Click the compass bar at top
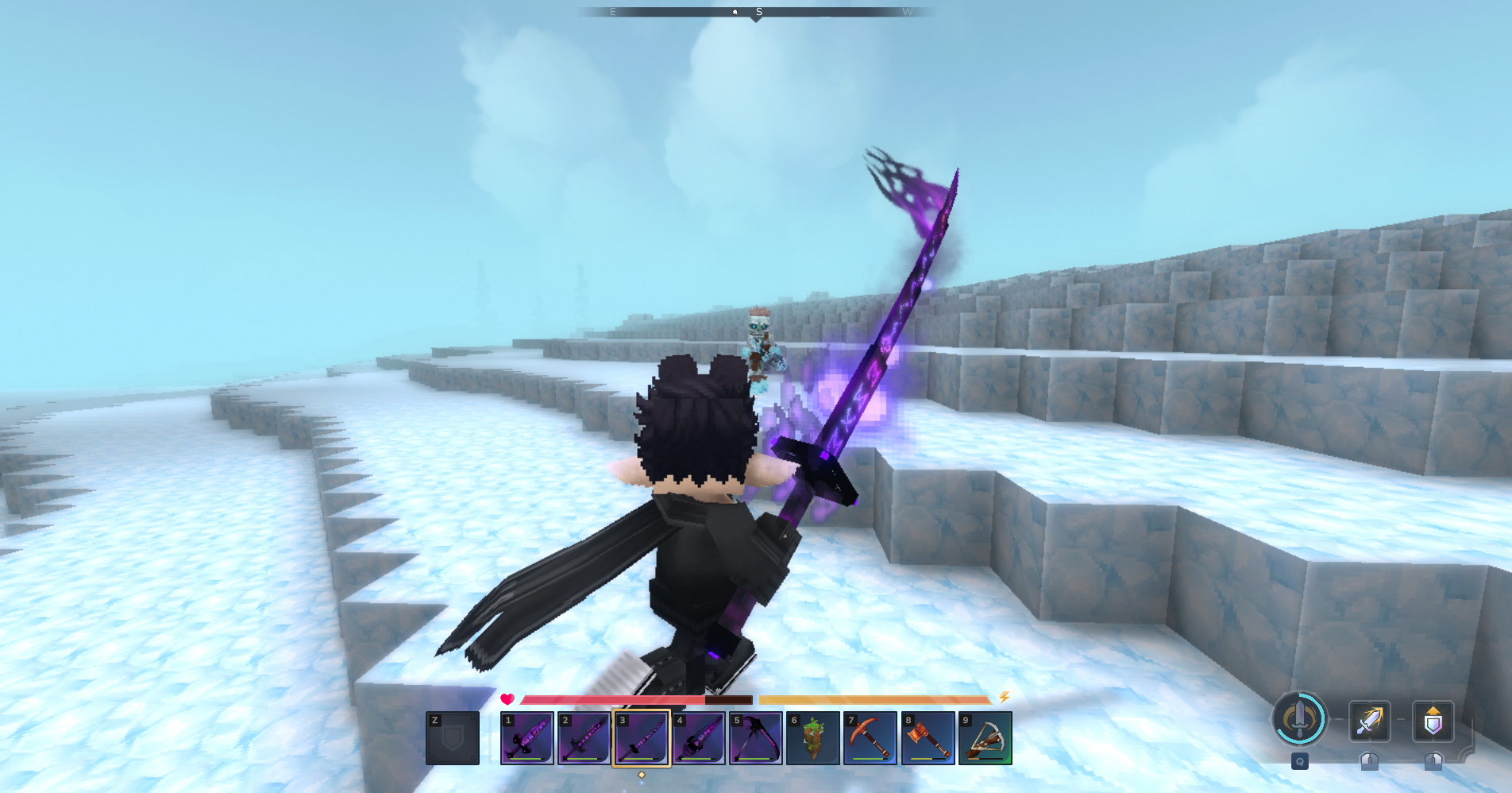The height and width of the screenshot is (793, 1512). pyautogui.click(x=756, y=12)
